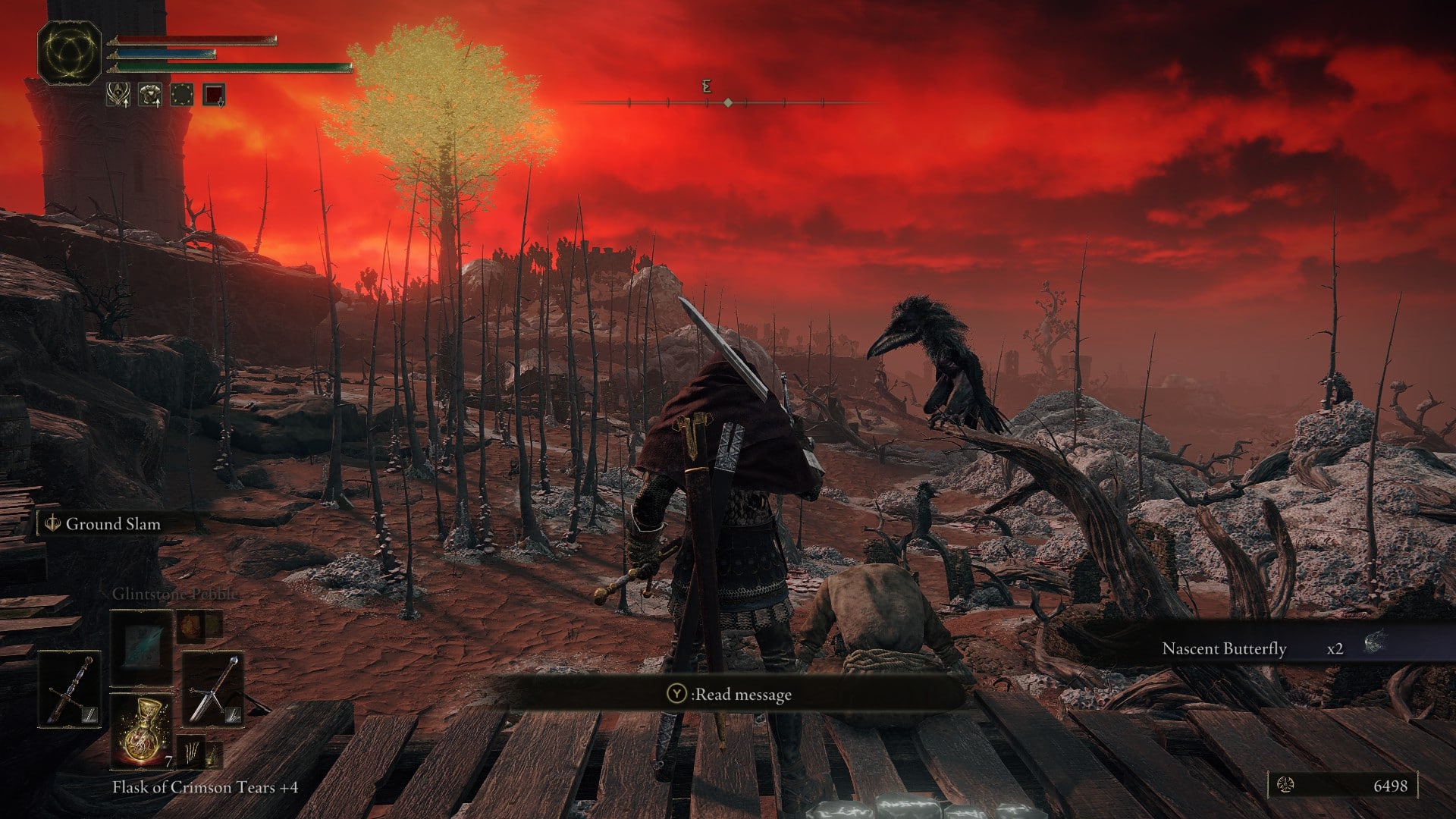Click the dark red square debuff icon
The height and width of the screenshot is (819, 1456).
[214, 95]
